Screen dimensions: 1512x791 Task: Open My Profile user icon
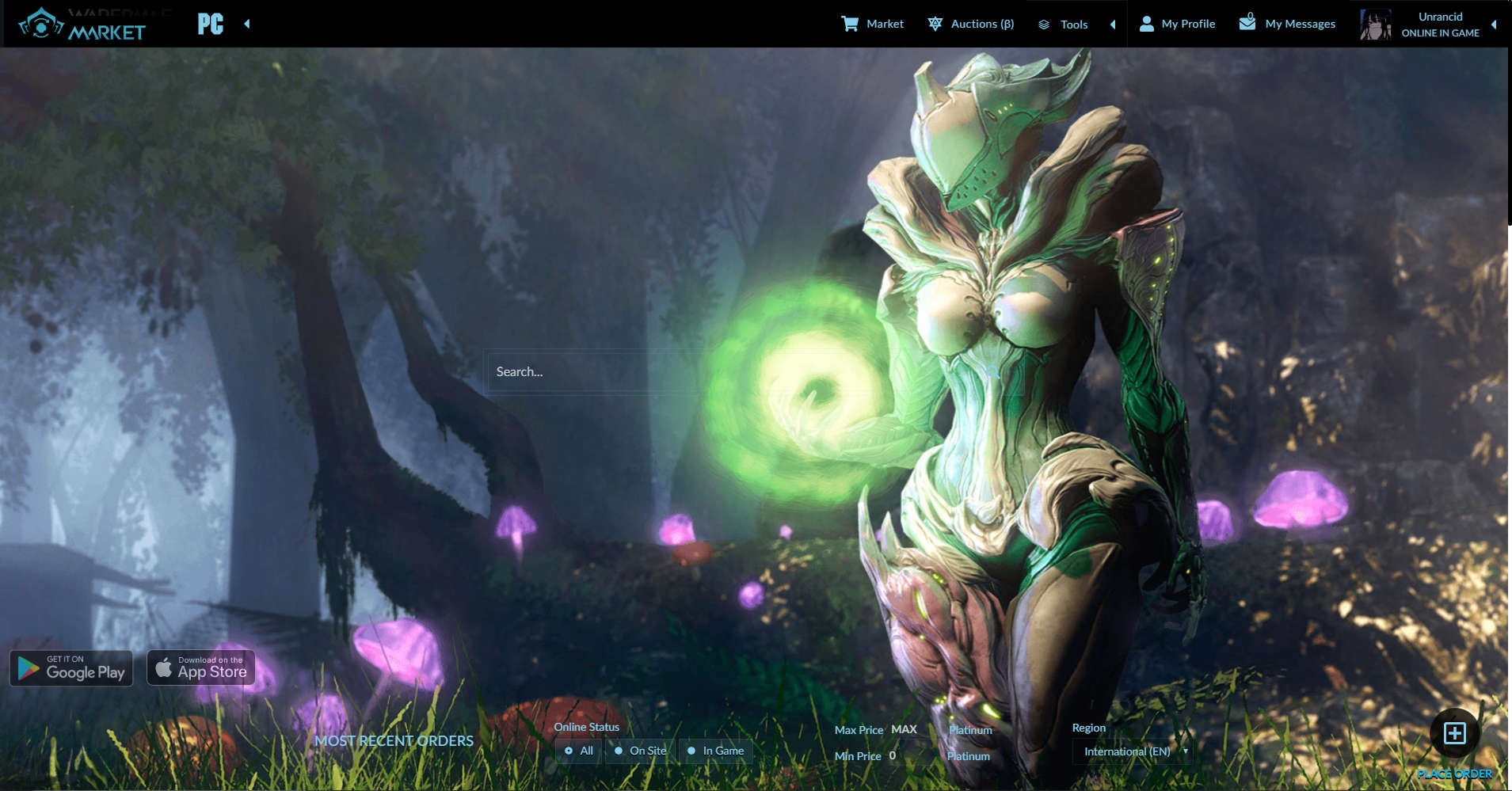(x=1146, y=23)
